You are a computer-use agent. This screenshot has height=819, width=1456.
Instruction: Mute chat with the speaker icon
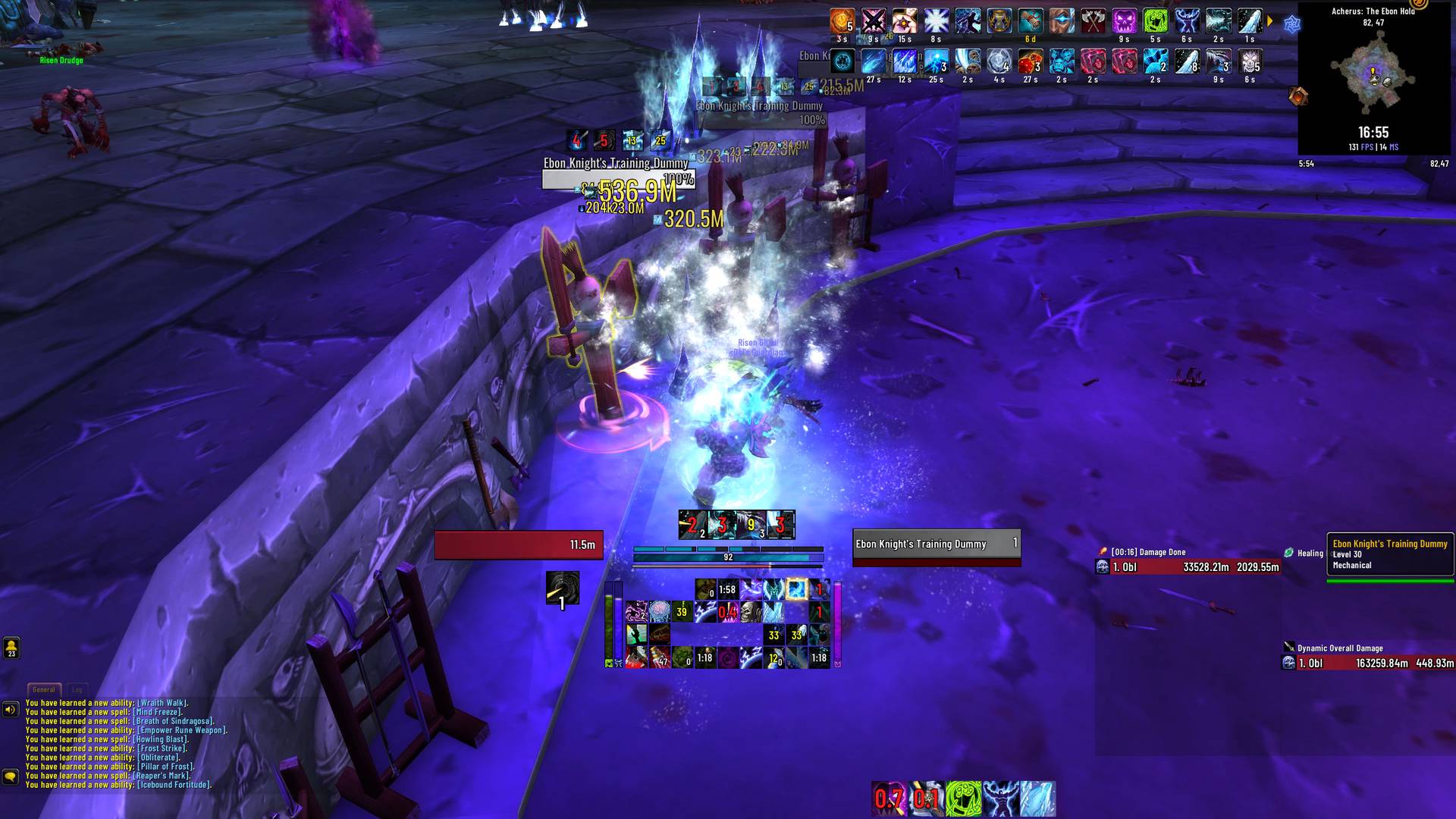[x=10, y=710]
